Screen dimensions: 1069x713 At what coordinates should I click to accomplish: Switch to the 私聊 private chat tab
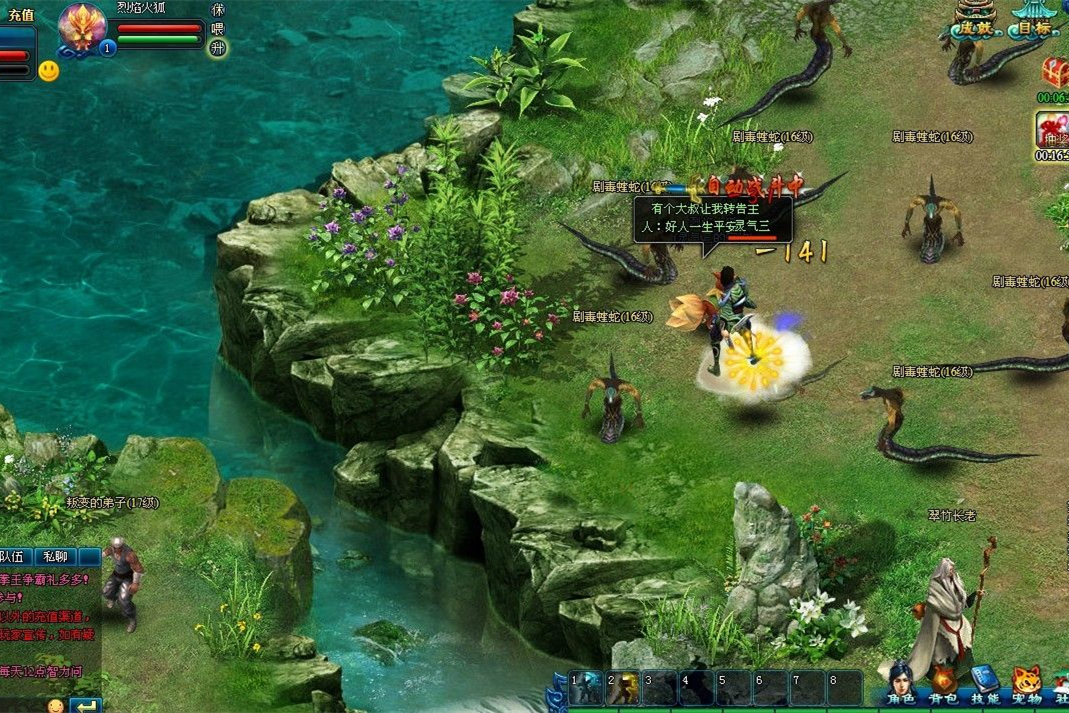(x=56, y=557)
